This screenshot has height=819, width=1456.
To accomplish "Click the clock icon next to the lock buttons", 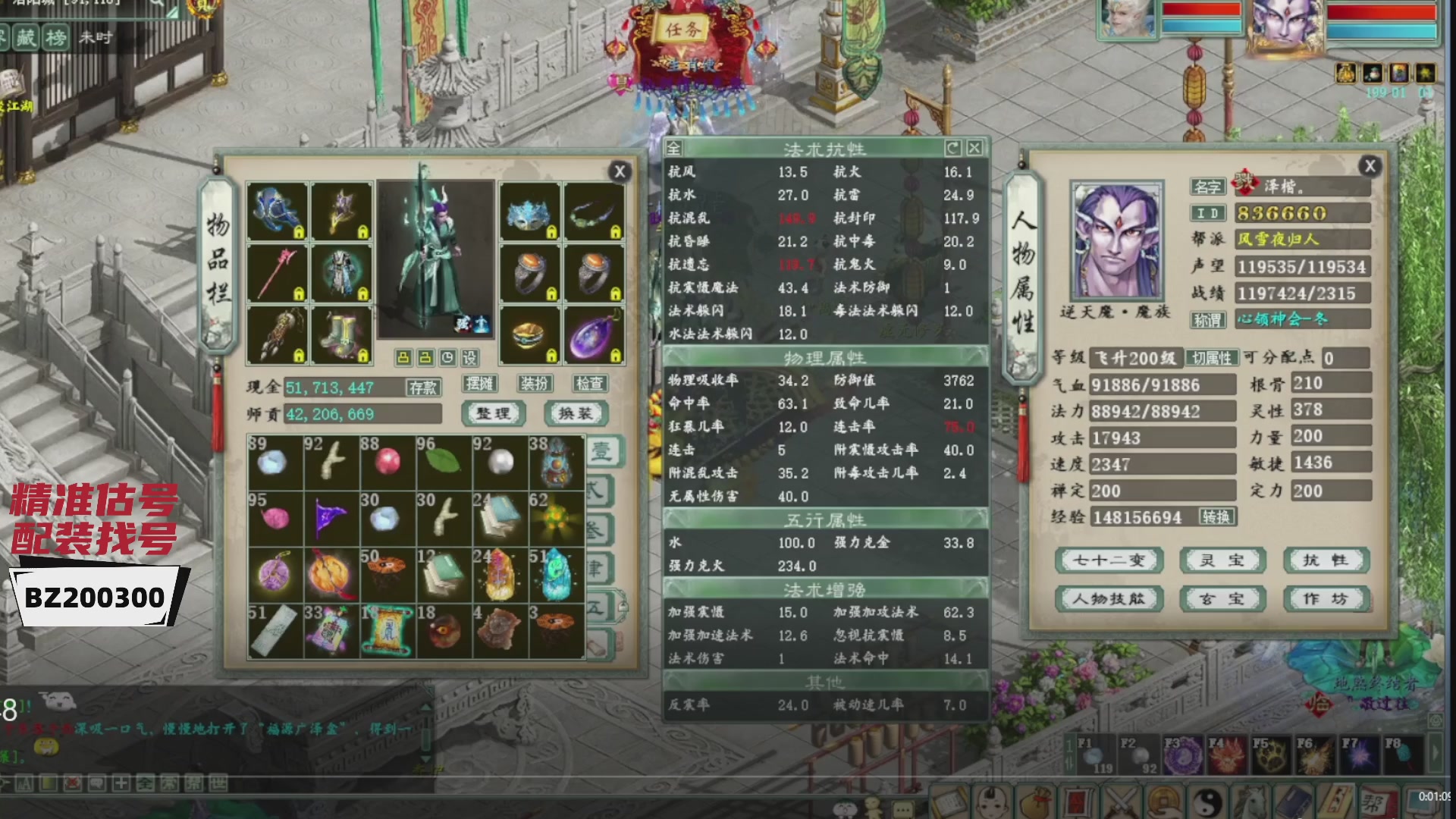I will click(447, 356).
